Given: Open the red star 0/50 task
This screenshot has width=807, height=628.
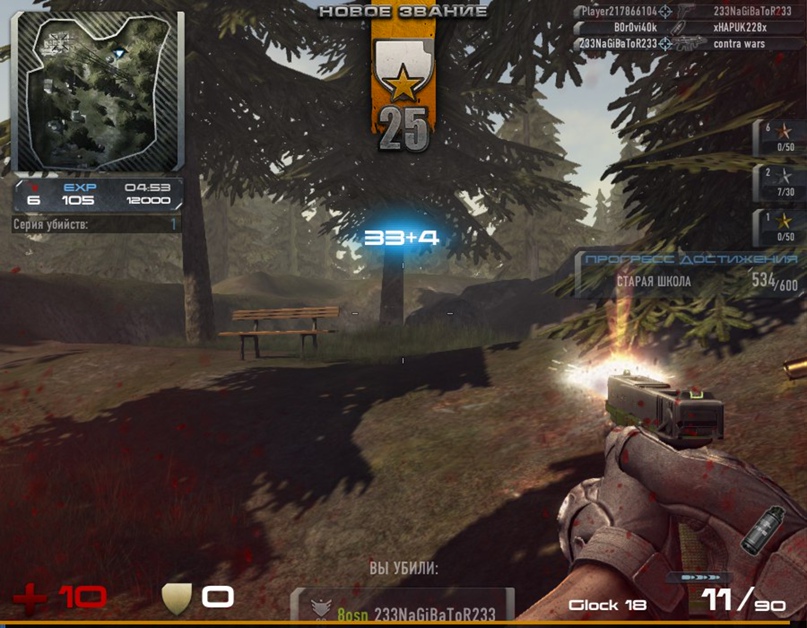Looking at the screenshot, I should (x=780, y=138).
